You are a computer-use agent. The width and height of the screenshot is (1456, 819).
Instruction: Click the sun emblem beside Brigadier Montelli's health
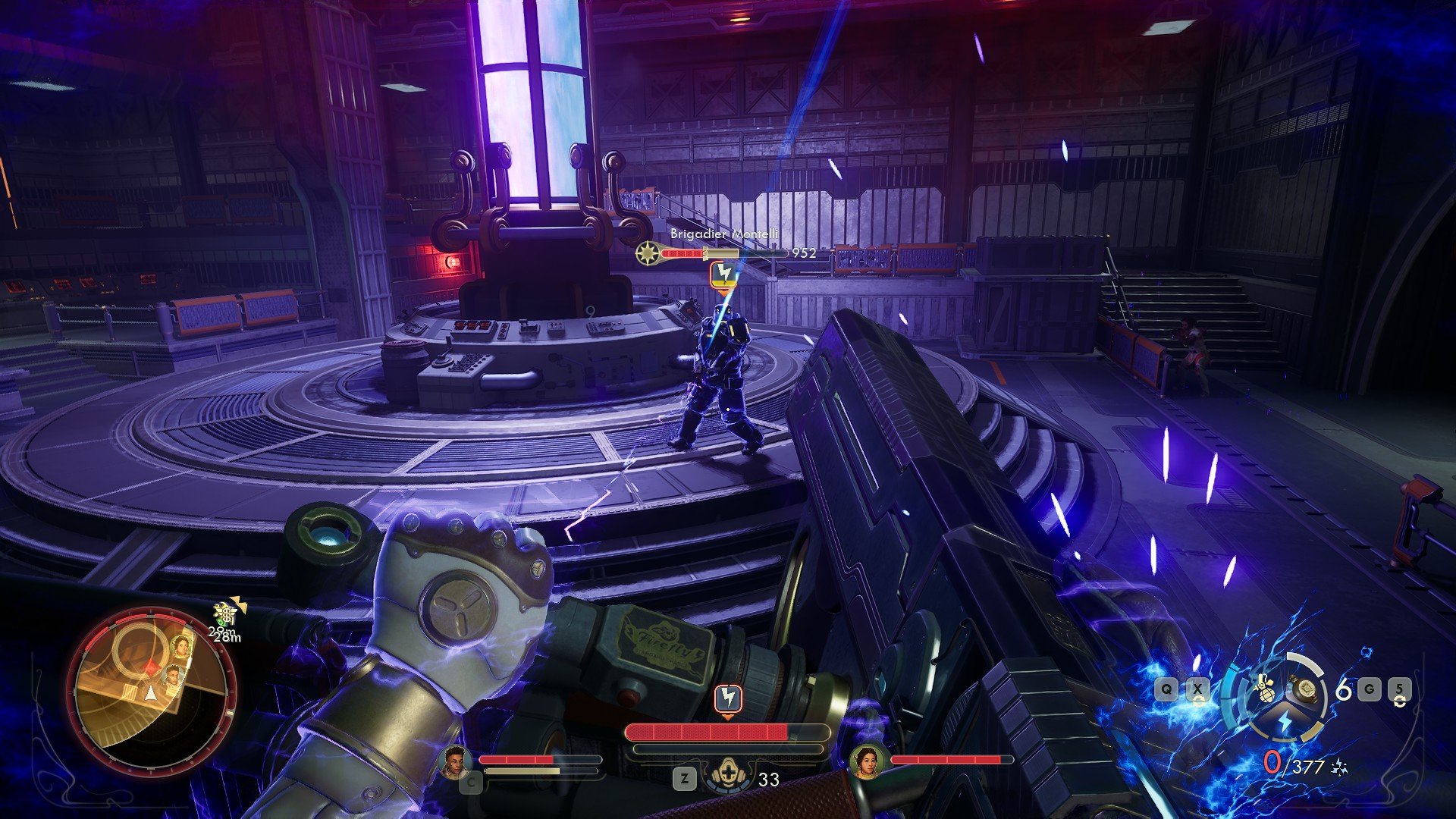(x=648, y=253)
